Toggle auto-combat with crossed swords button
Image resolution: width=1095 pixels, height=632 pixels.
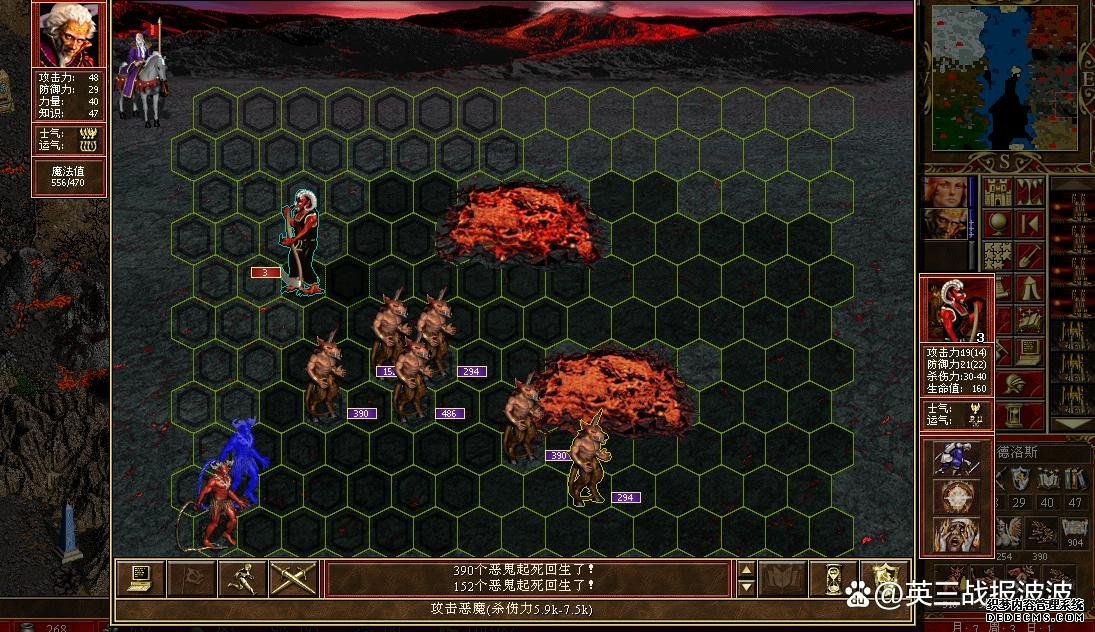coord(293,578)
